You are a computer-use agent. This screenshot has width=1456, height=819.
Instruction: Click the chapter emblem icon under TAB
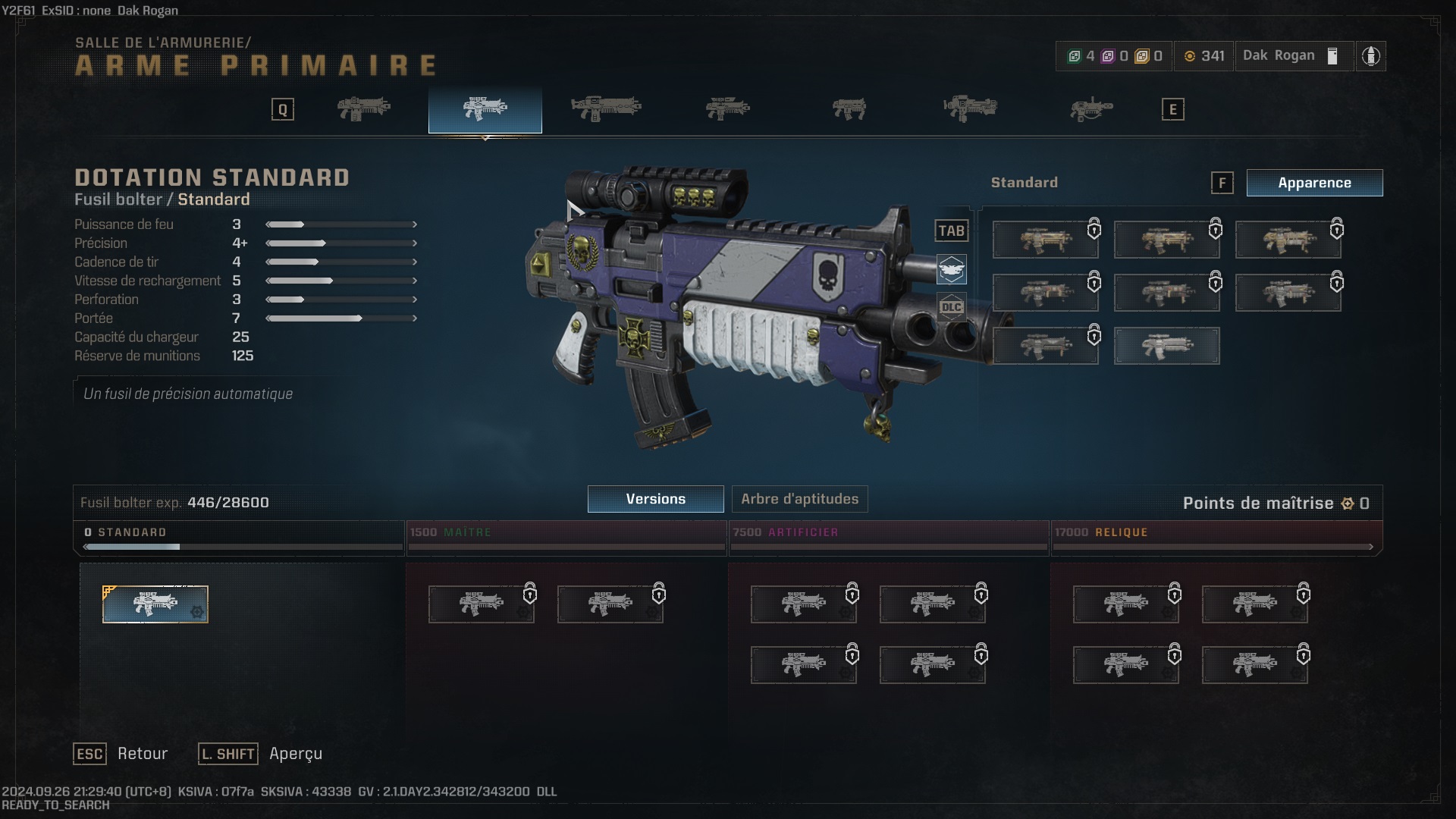coord(952,269)
